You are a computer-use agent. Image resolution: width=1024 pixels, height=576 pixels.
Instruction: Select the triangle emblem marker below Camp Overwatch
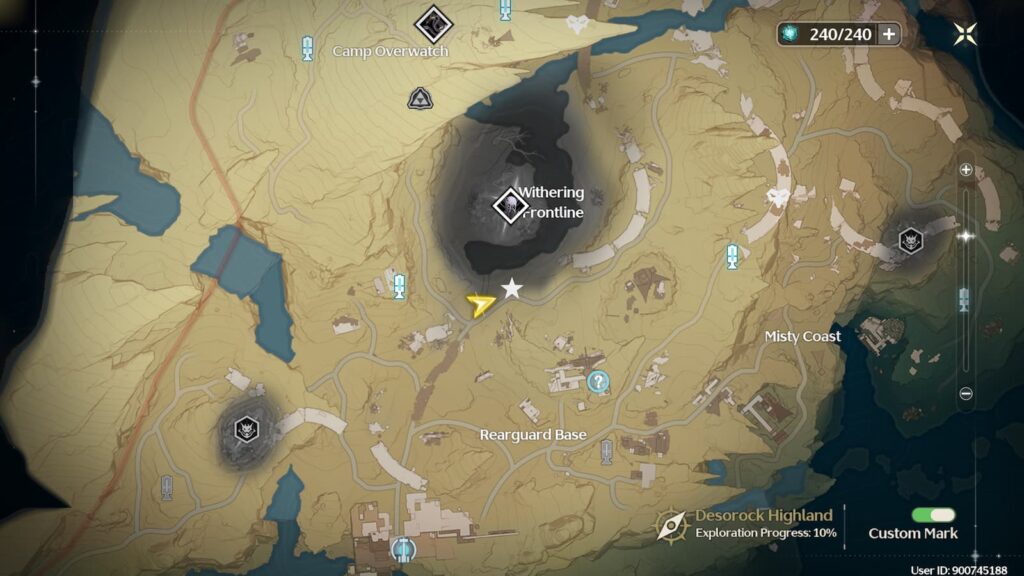coord(419,98)
